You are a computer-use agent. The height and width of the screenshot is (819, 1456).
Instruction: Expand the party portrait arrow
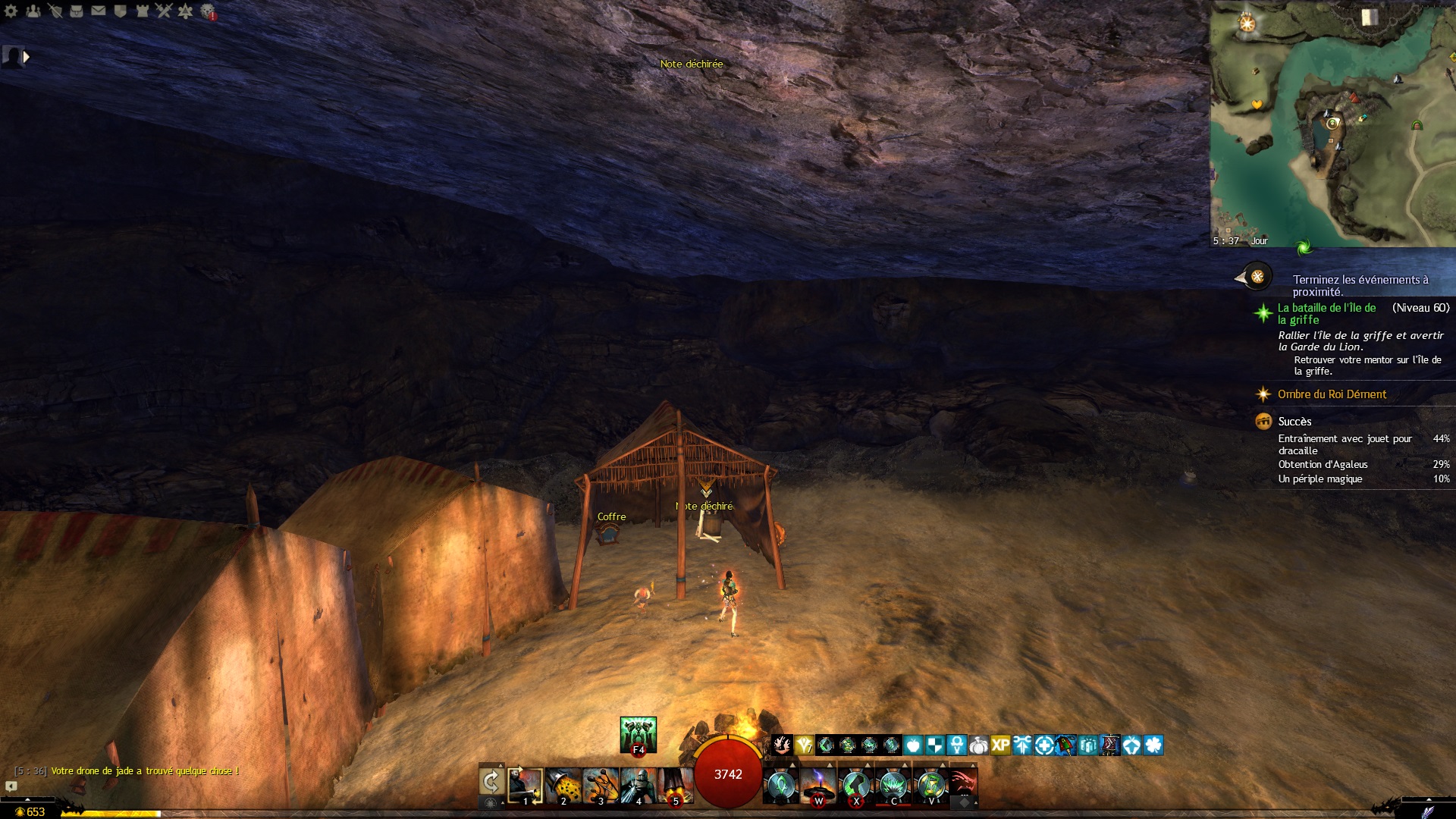(27, 55)
